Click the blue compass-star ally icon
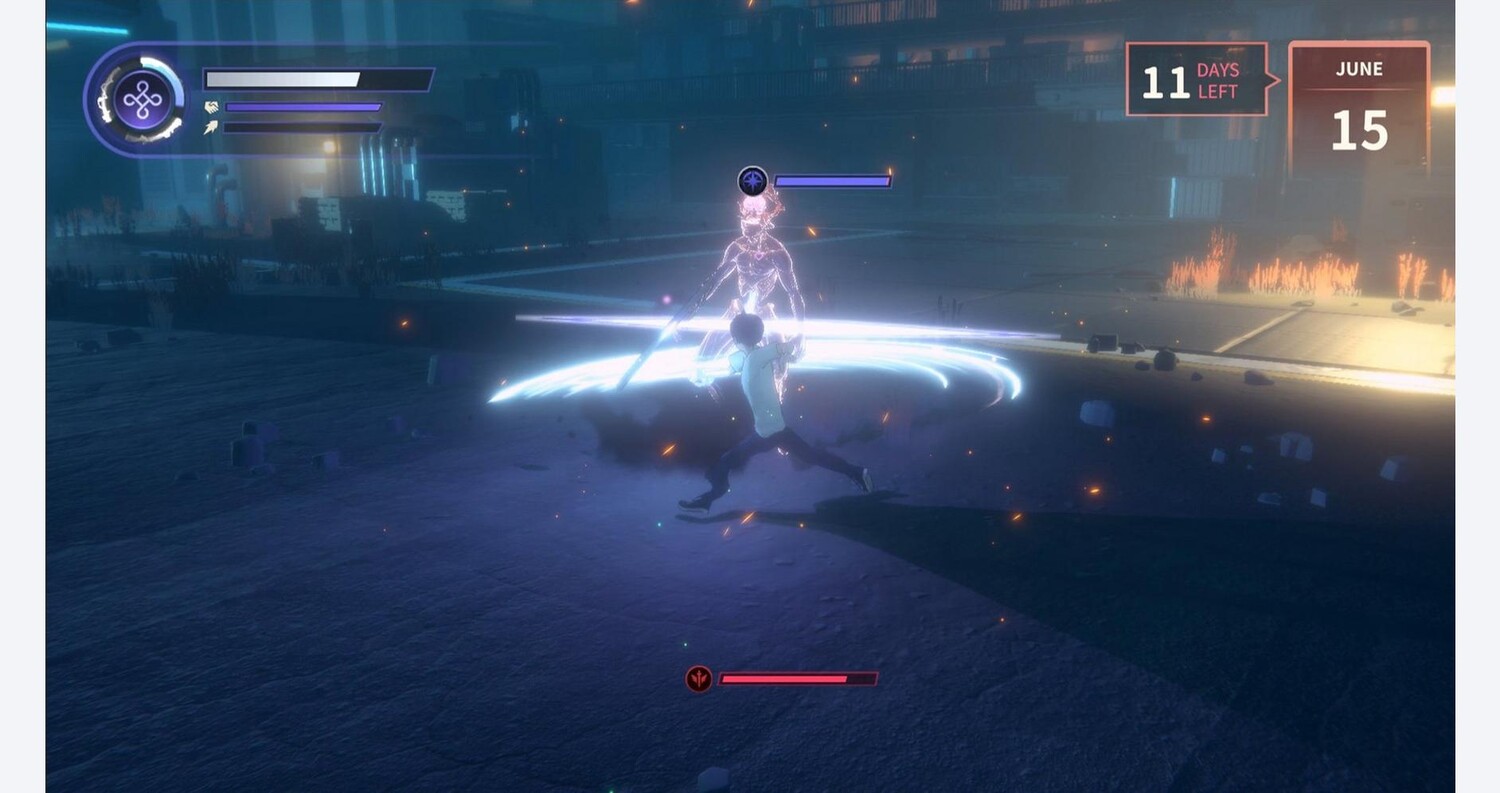1500x793 pixels. (x=752, y=181)
